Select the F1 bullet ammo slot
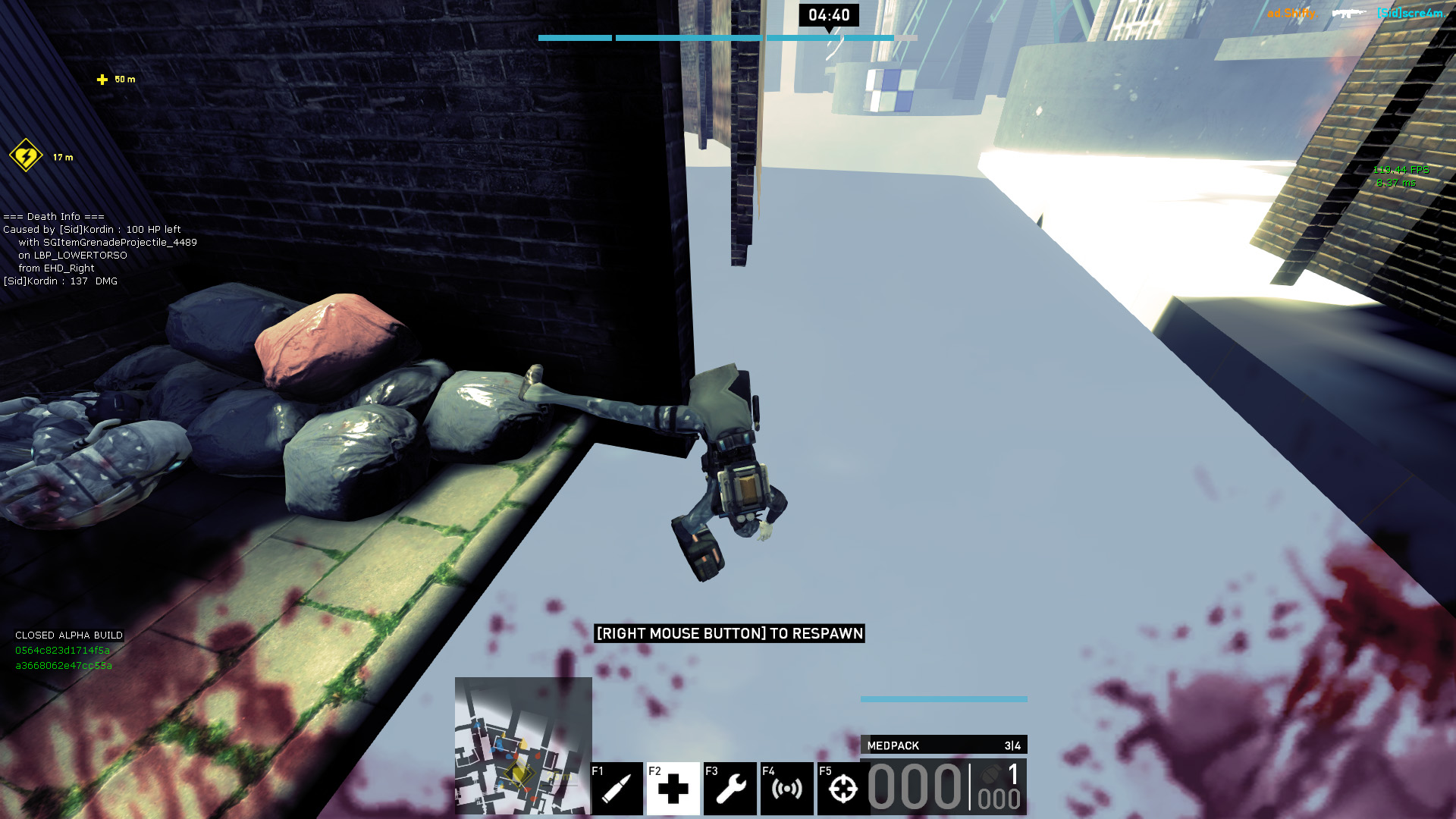This screenshot has width=1456, height=819. click(617, 789)
